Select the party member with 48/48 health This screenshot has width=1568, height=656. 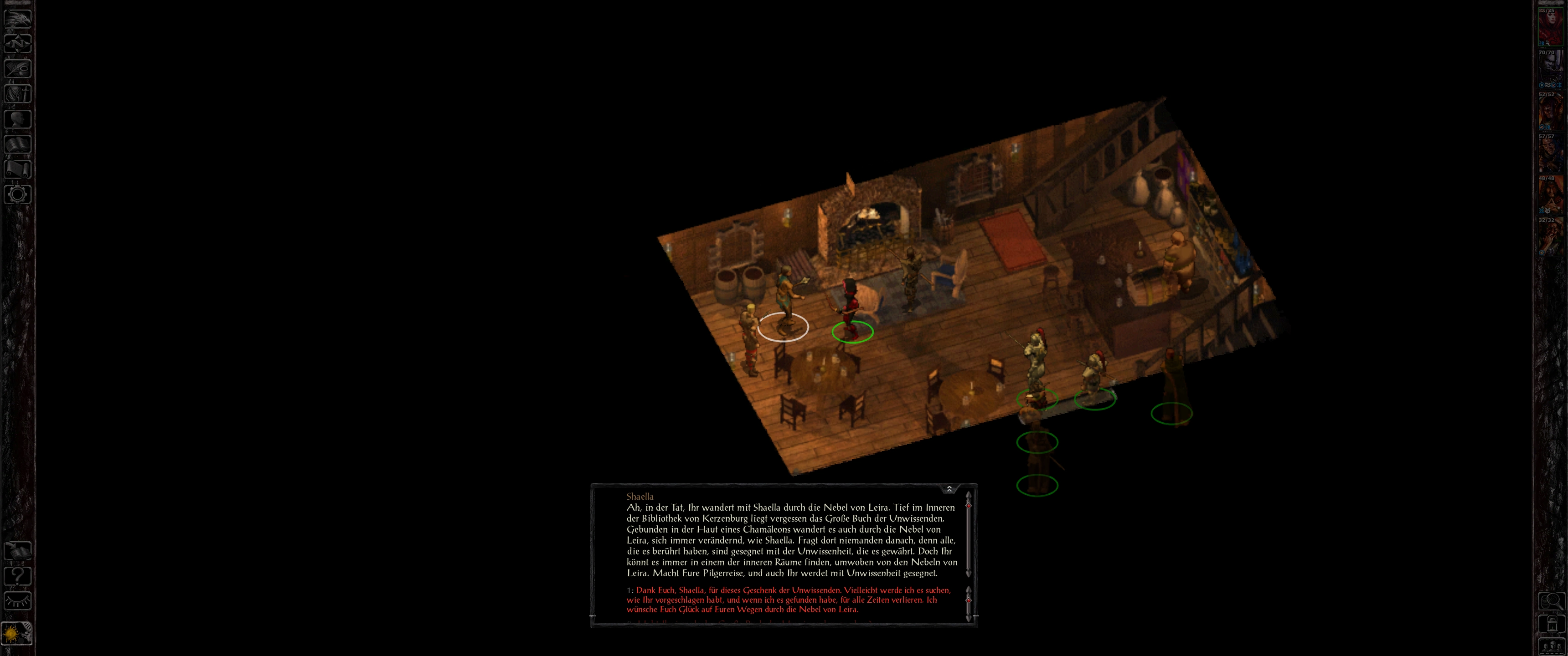[1550, 195]
